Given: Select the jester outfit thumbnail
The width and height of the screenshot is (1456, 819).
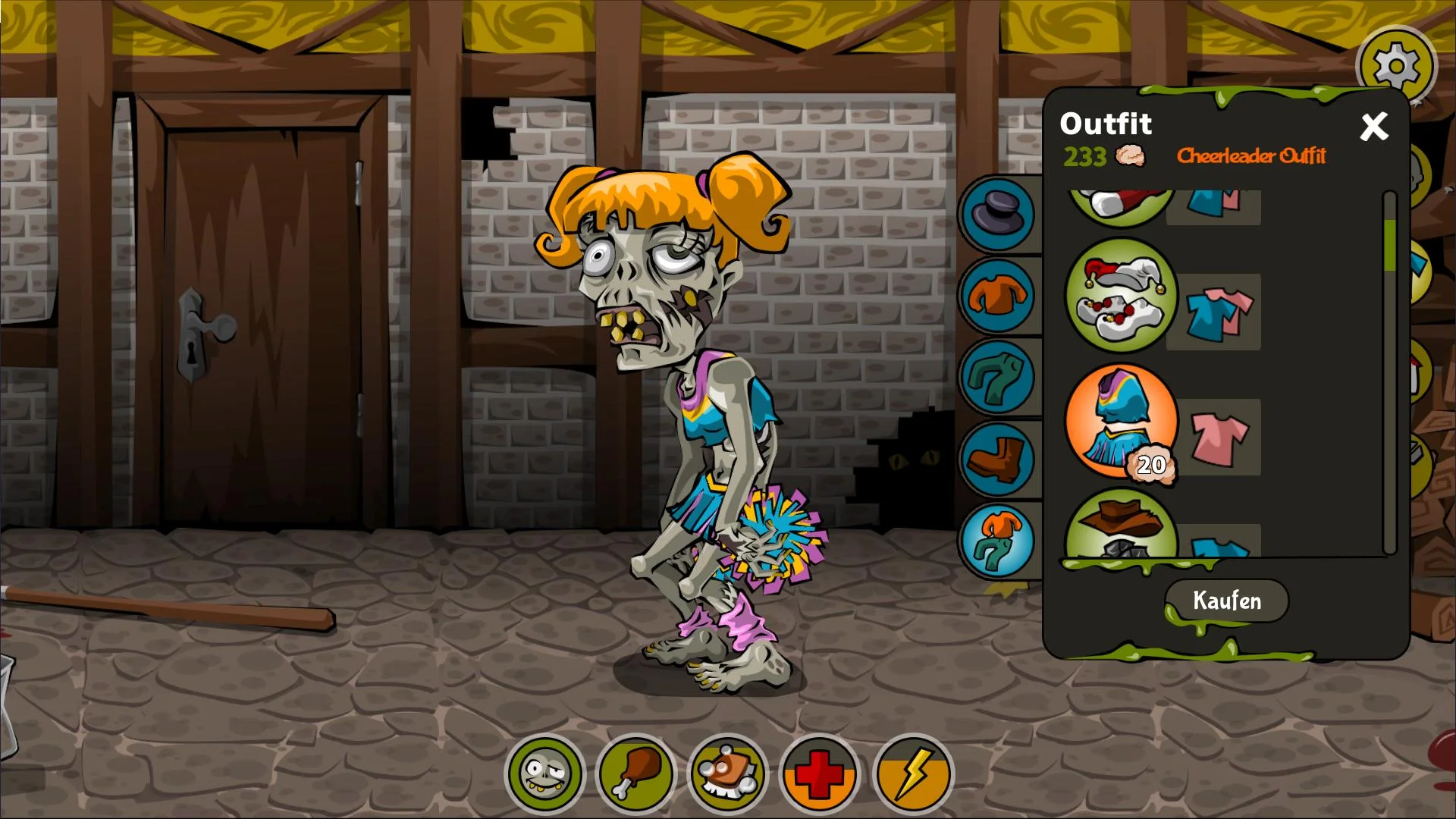Looking at the screenshot, I should tap(1121, 297).
